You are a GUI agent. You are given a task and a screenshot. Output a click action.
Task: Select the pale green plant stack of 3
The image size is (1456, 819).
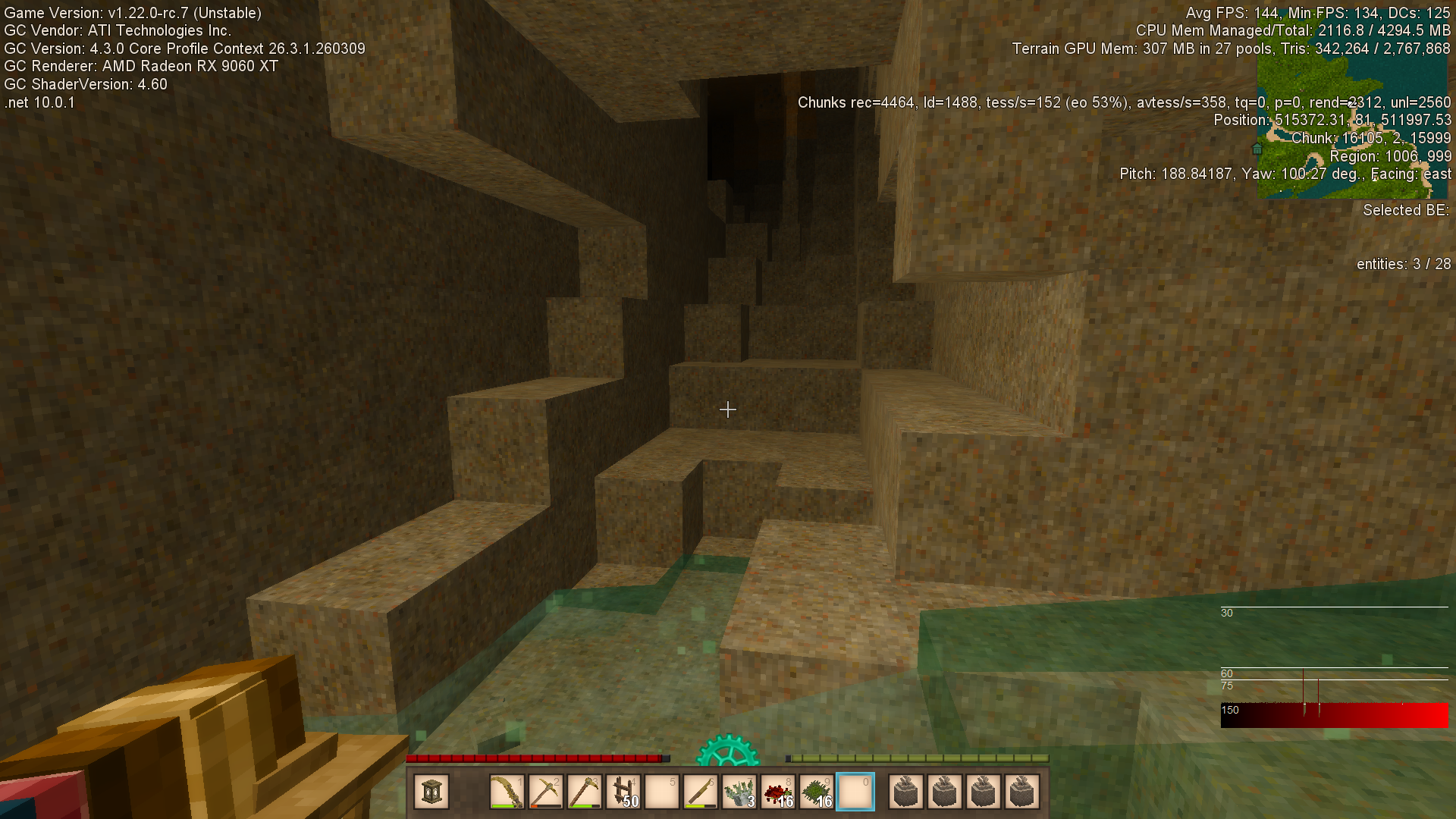click(739, 792)
